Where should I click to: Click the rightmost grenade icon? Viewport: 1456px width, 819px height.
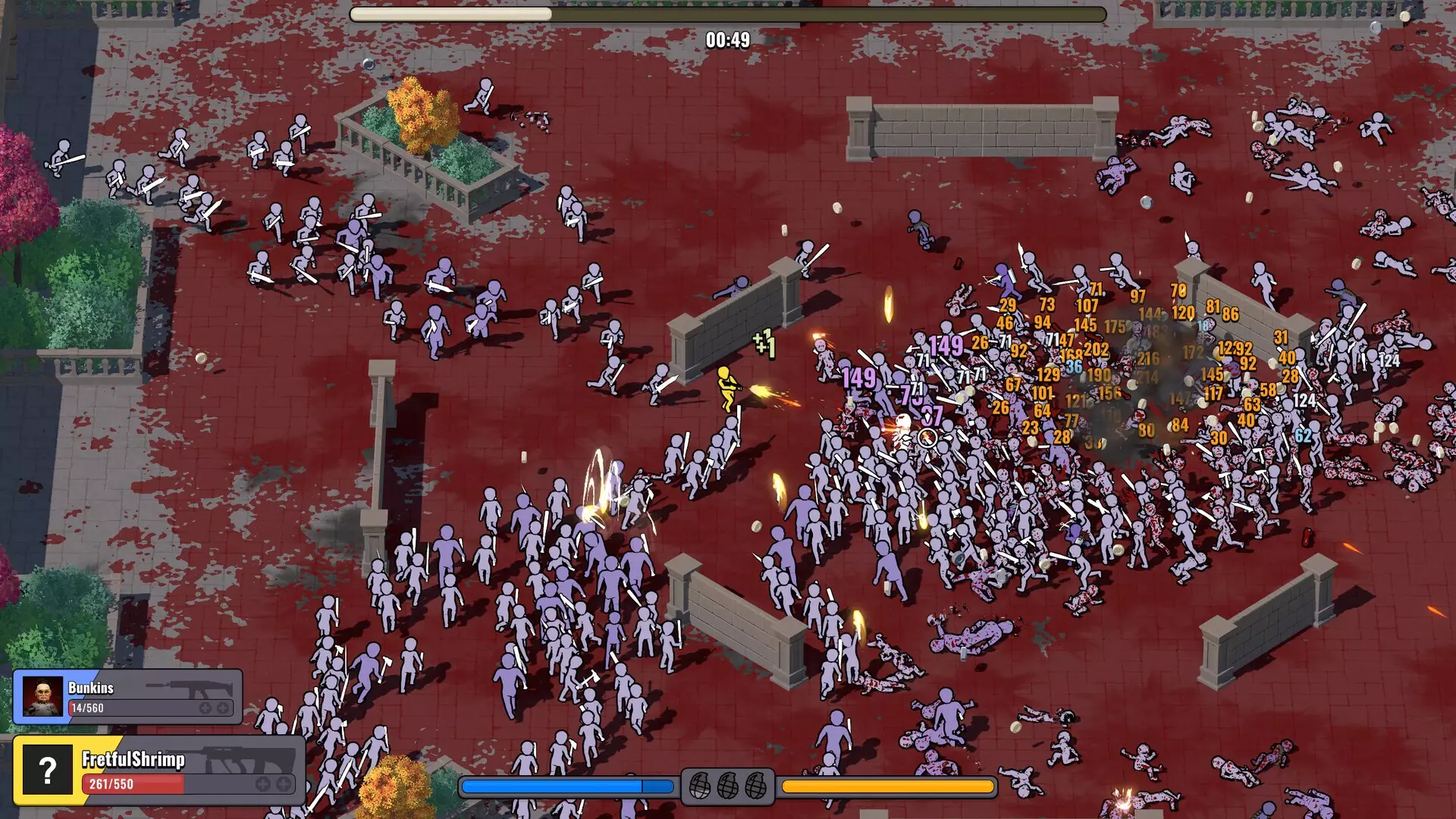click(756, 786)
